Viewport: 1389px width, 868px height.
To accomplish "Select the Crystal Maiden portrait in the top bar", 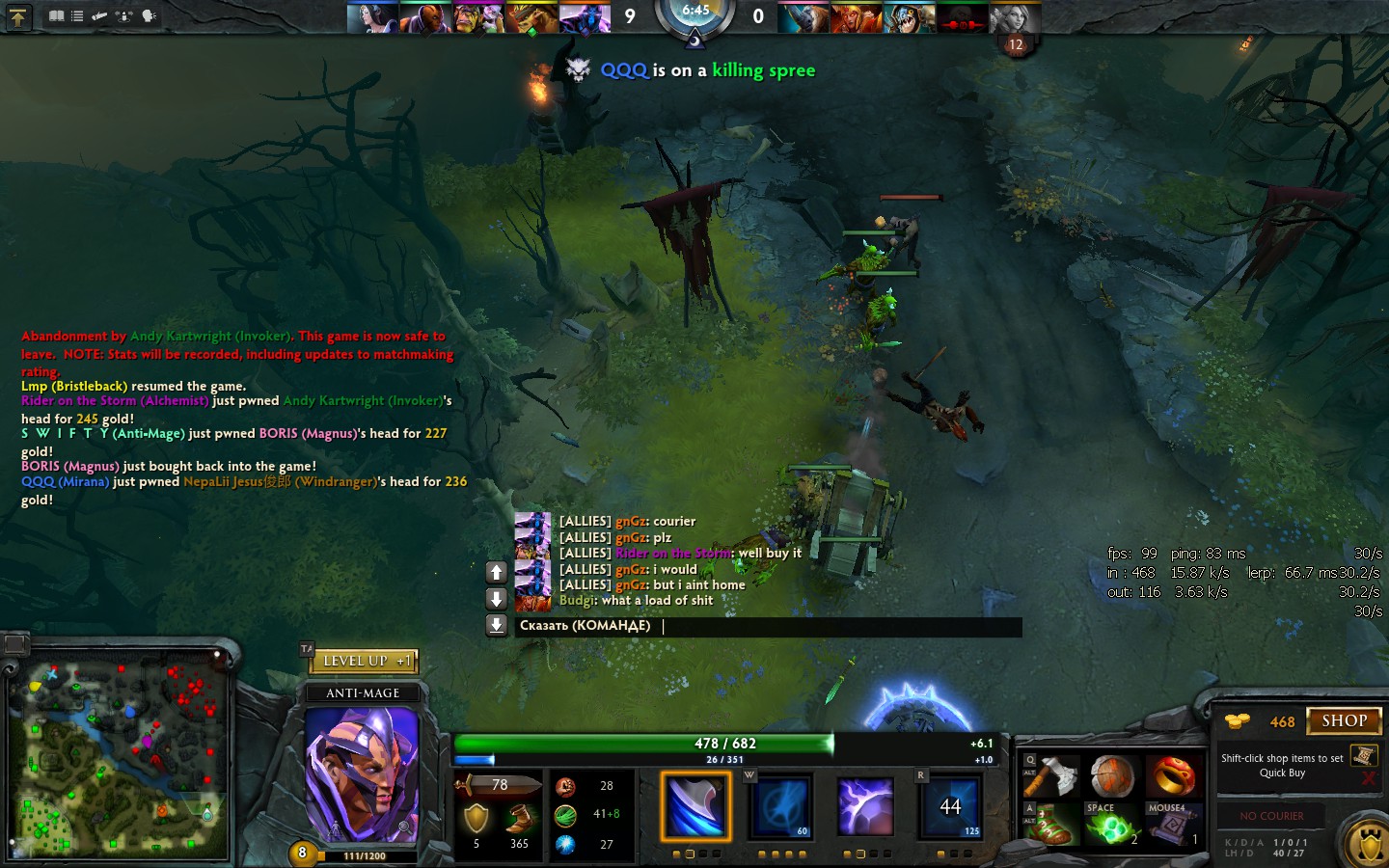I will tap(1015, 17).
